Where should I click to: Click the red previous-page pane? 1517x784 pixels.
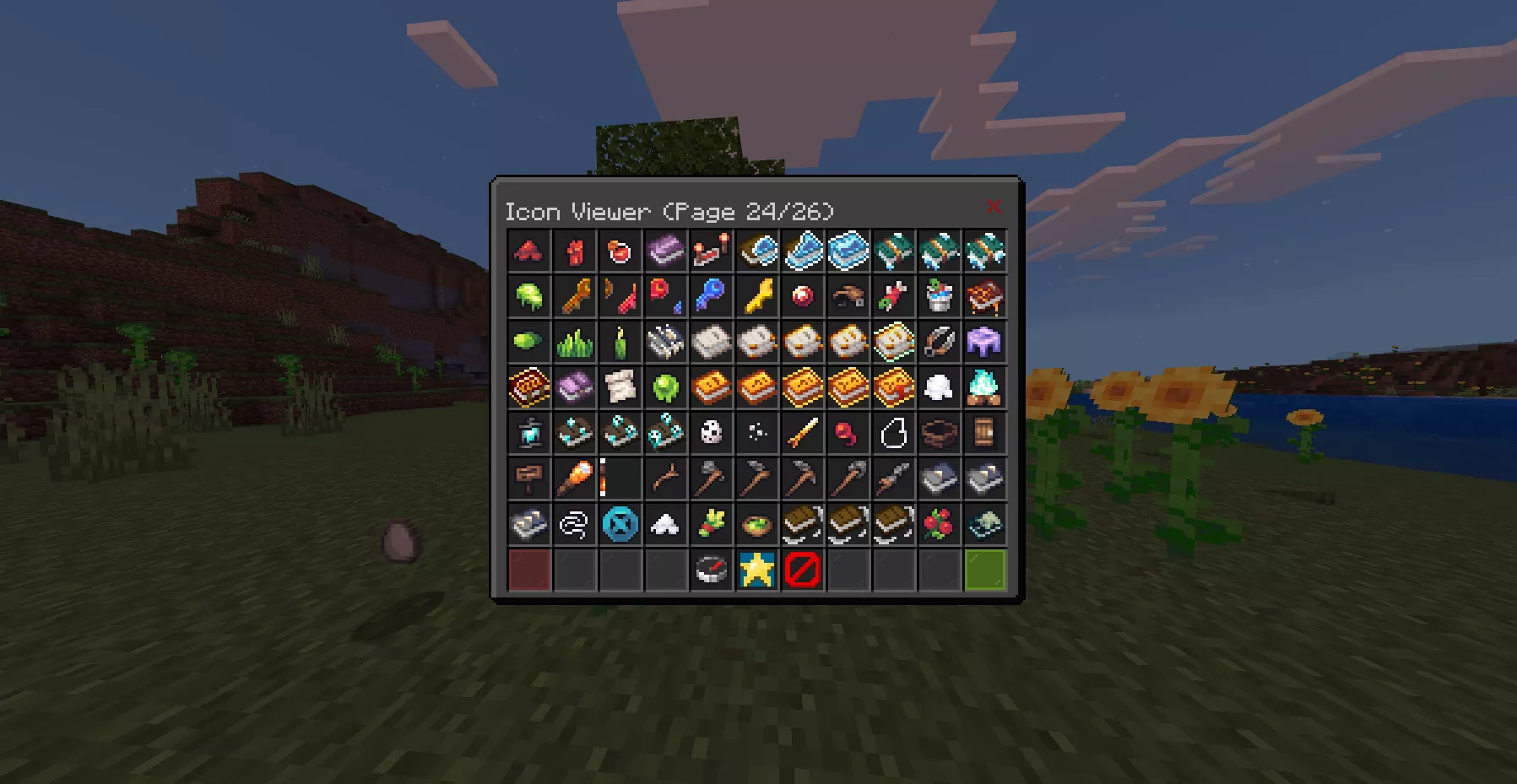pyautogui.click(x=529, y=570)
